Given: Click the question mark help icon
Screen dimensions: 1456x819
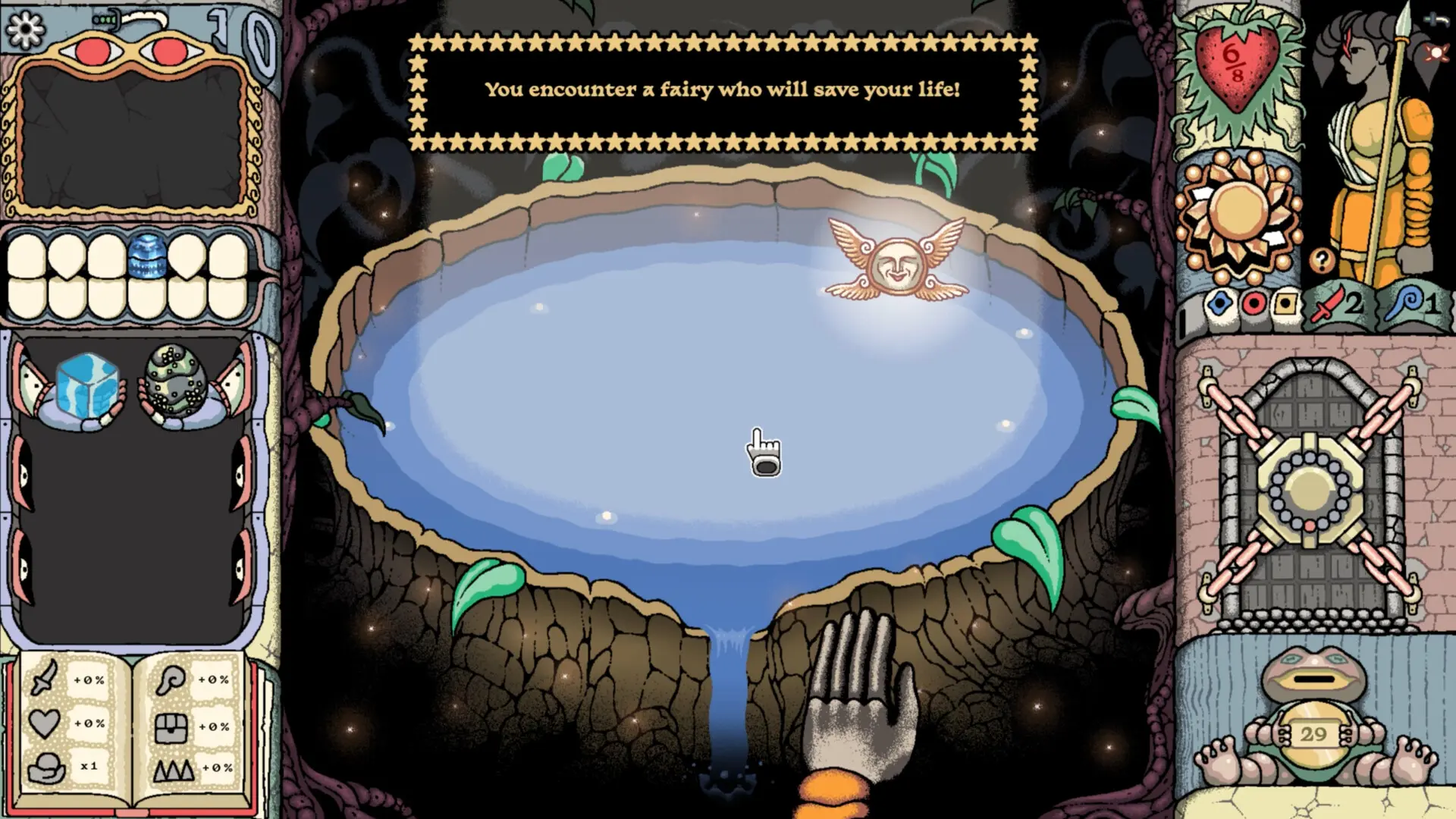Looking at the screenshot, I should tap(1322, 260).
